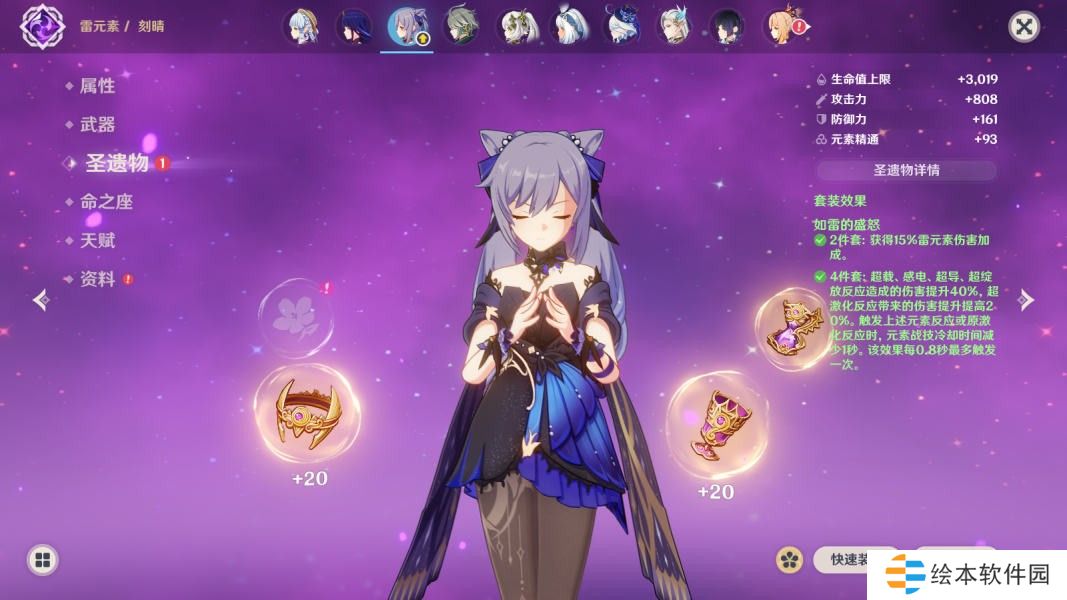Open the 命之座 constellation section
The width and height of the screenshot is (1067, 600).
pyautogui.click(x=106, y=202)
